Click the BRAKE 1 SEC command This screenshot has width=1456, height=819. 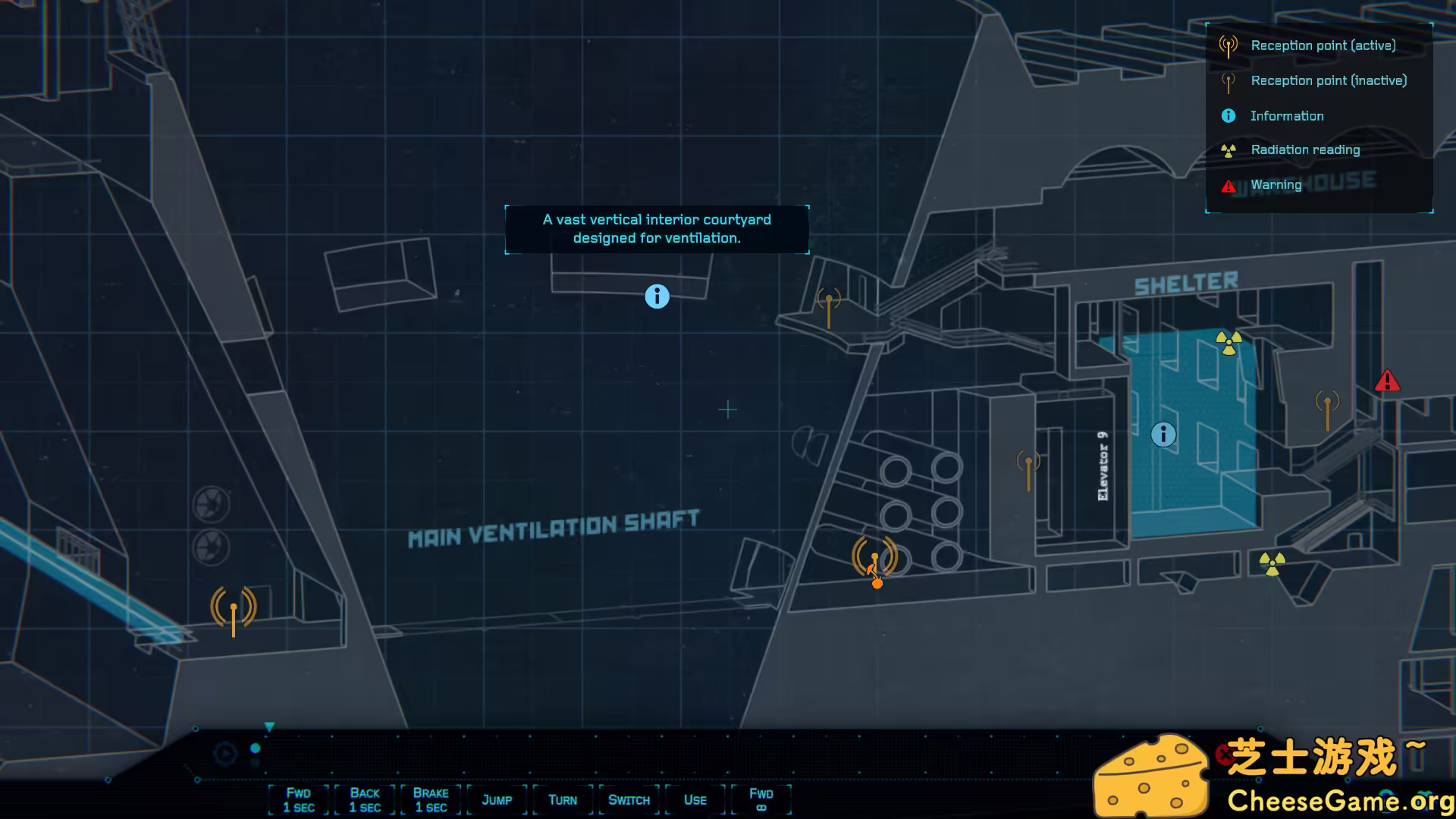tap(430, 799)
